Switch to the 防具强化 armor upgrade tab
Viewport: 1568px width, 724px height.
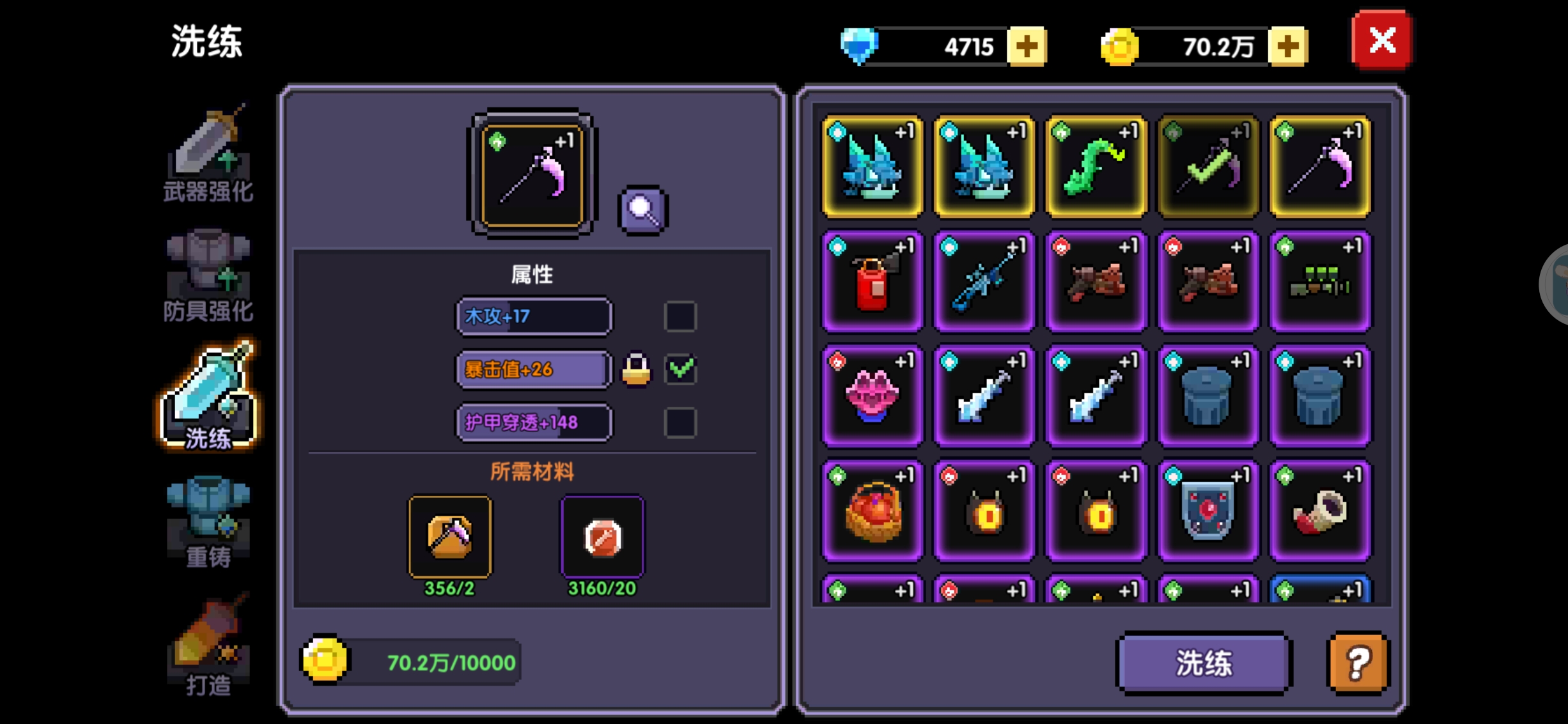click(208, 275)
